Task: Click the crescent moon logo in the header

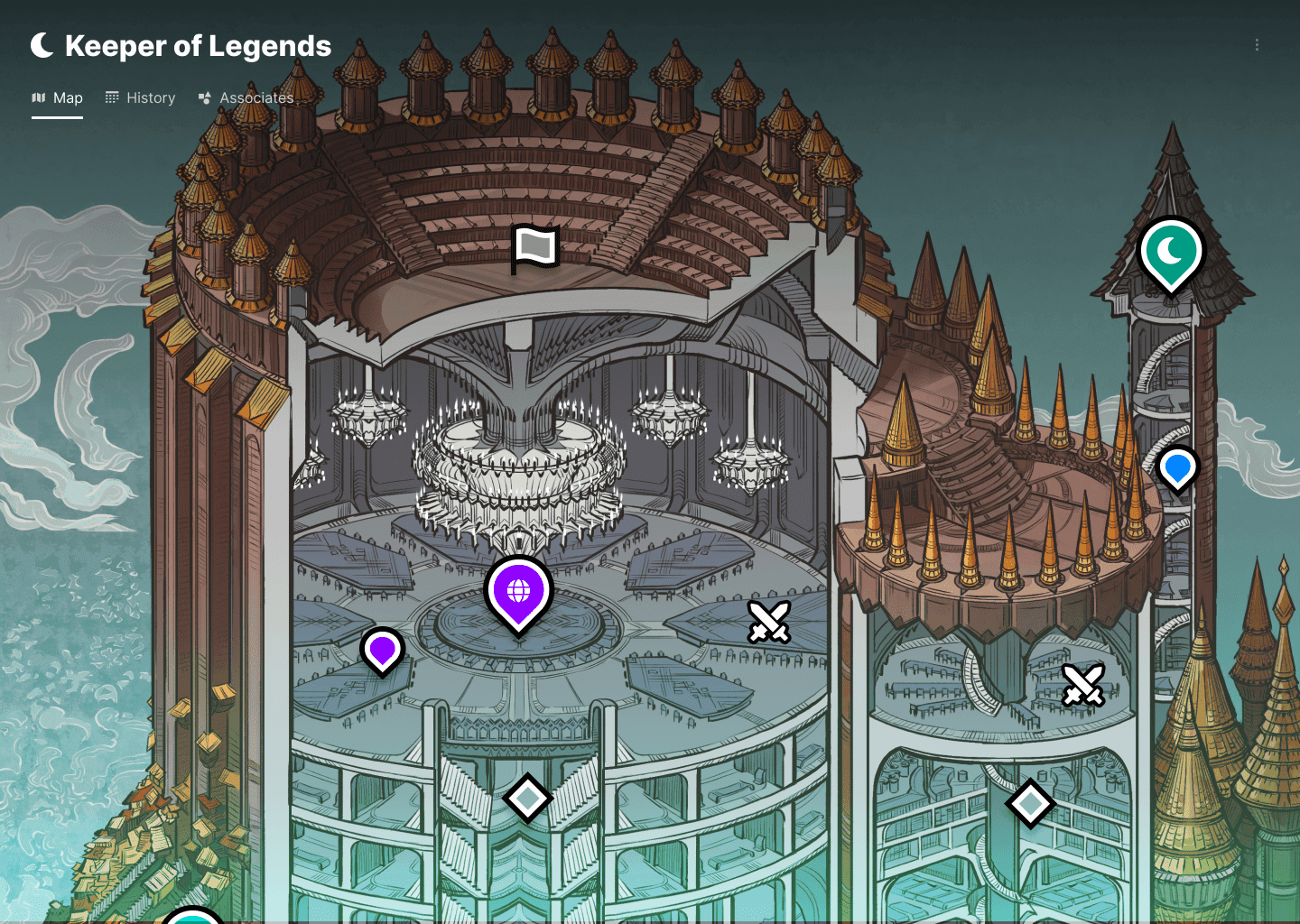Action: (x=41, y=44)
